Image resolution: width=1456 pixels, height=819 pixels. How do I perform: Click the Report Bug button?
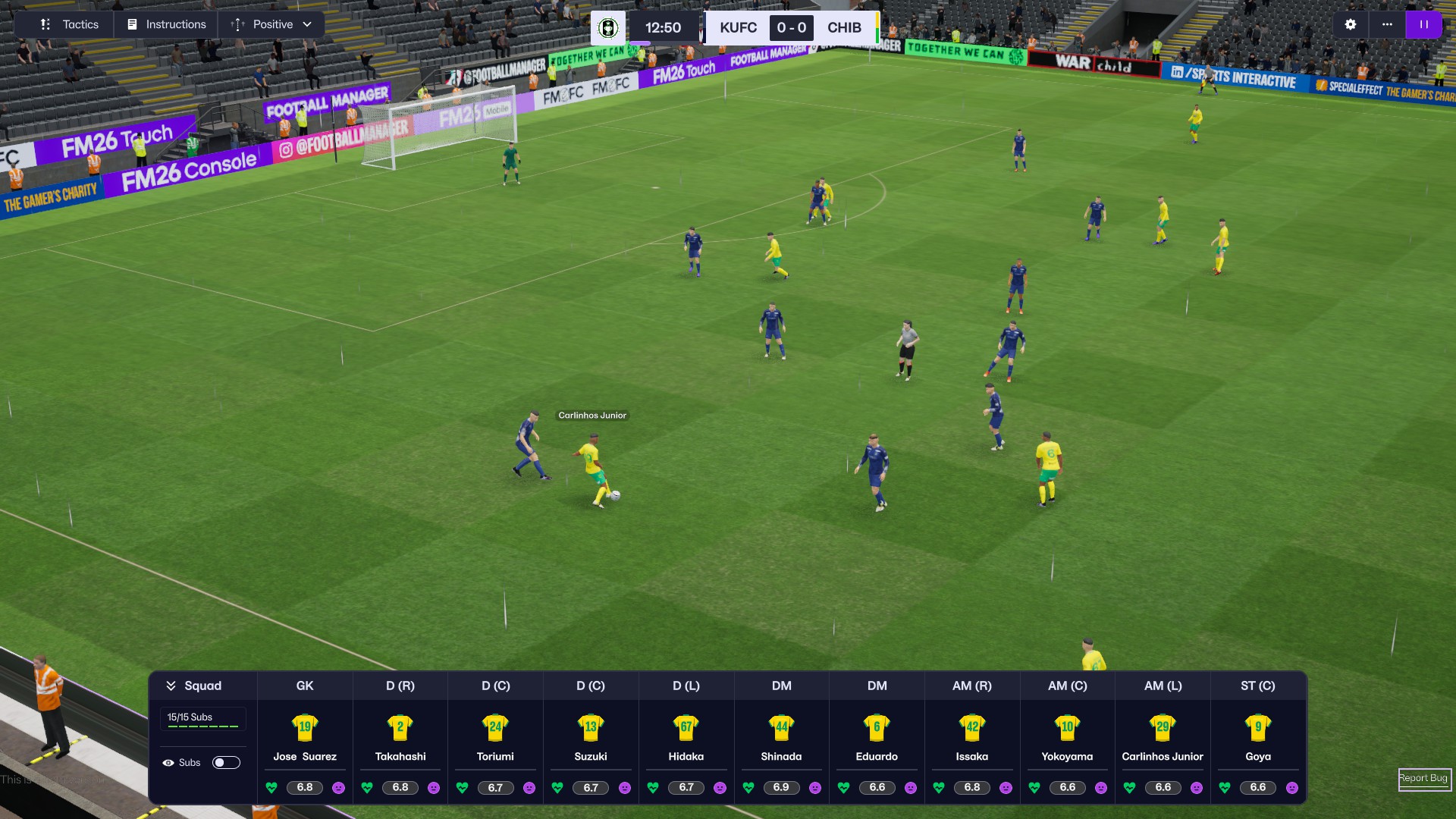pyautogui.click(x=1423, y=778)
